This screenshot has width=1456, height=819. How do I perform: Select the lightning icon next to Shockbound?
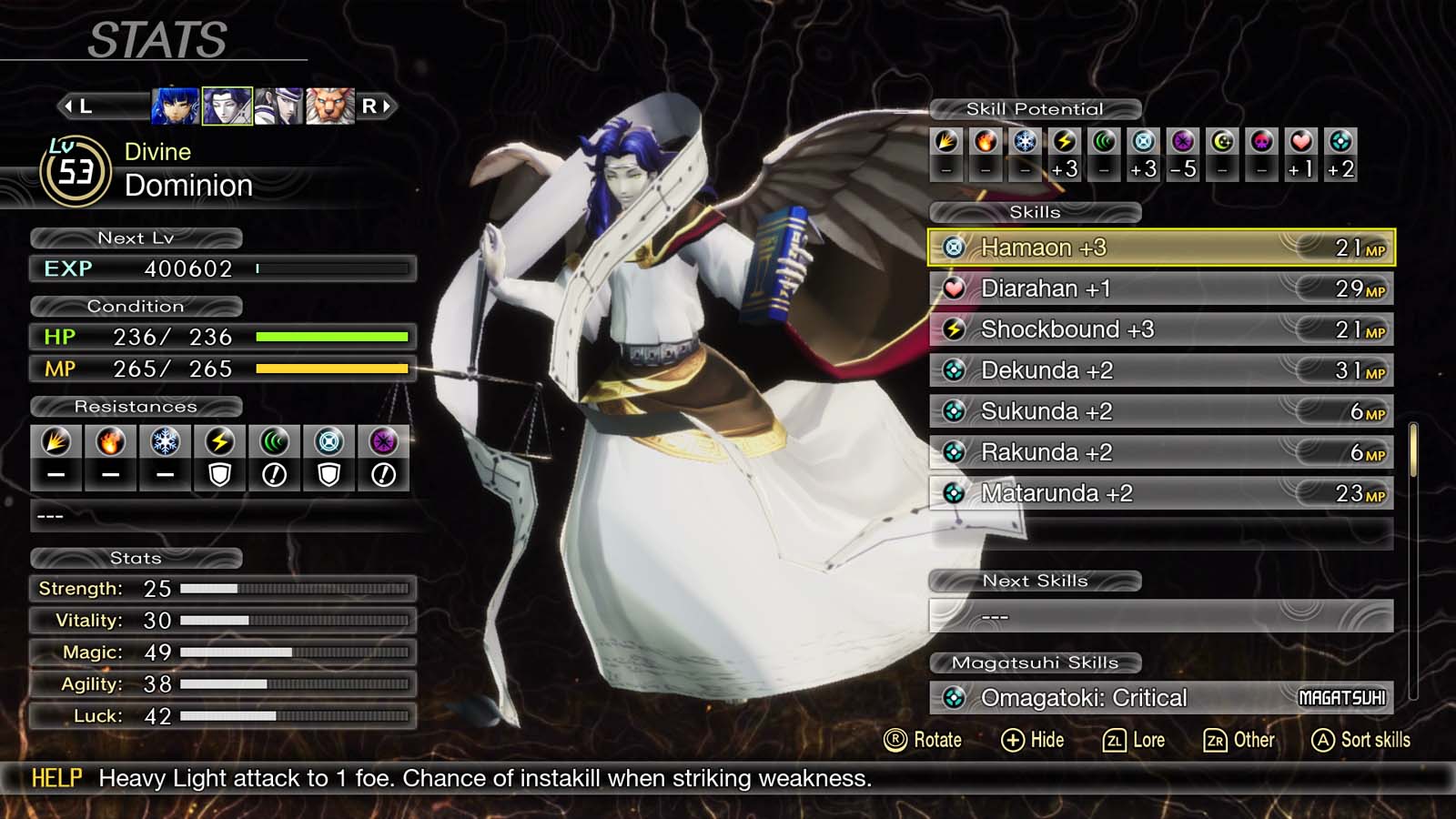954,329
